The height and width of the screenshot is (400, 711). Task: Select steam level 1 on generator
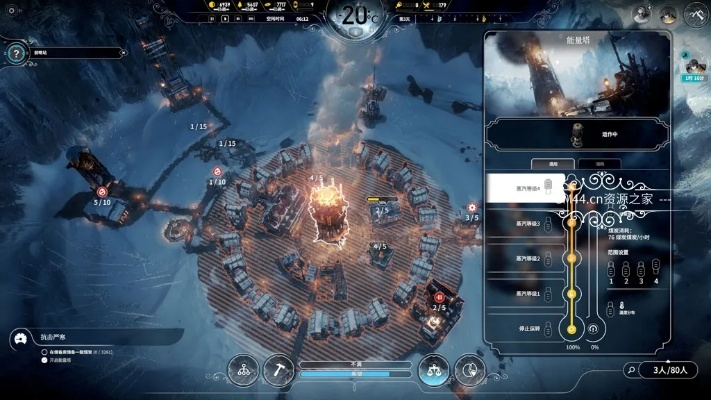(527, 293)
